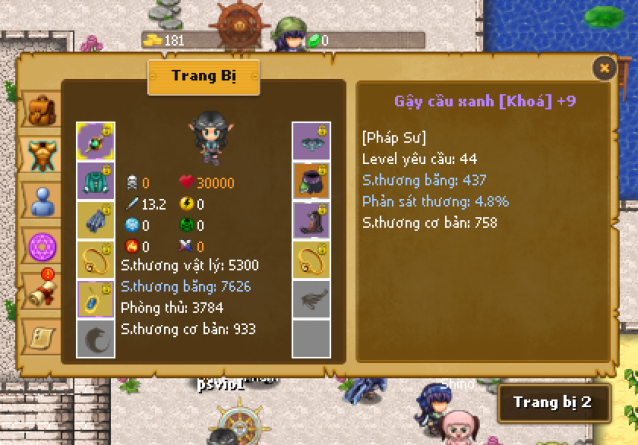
Task: Select the teal robe armor slot
Action: click(96, 181)
